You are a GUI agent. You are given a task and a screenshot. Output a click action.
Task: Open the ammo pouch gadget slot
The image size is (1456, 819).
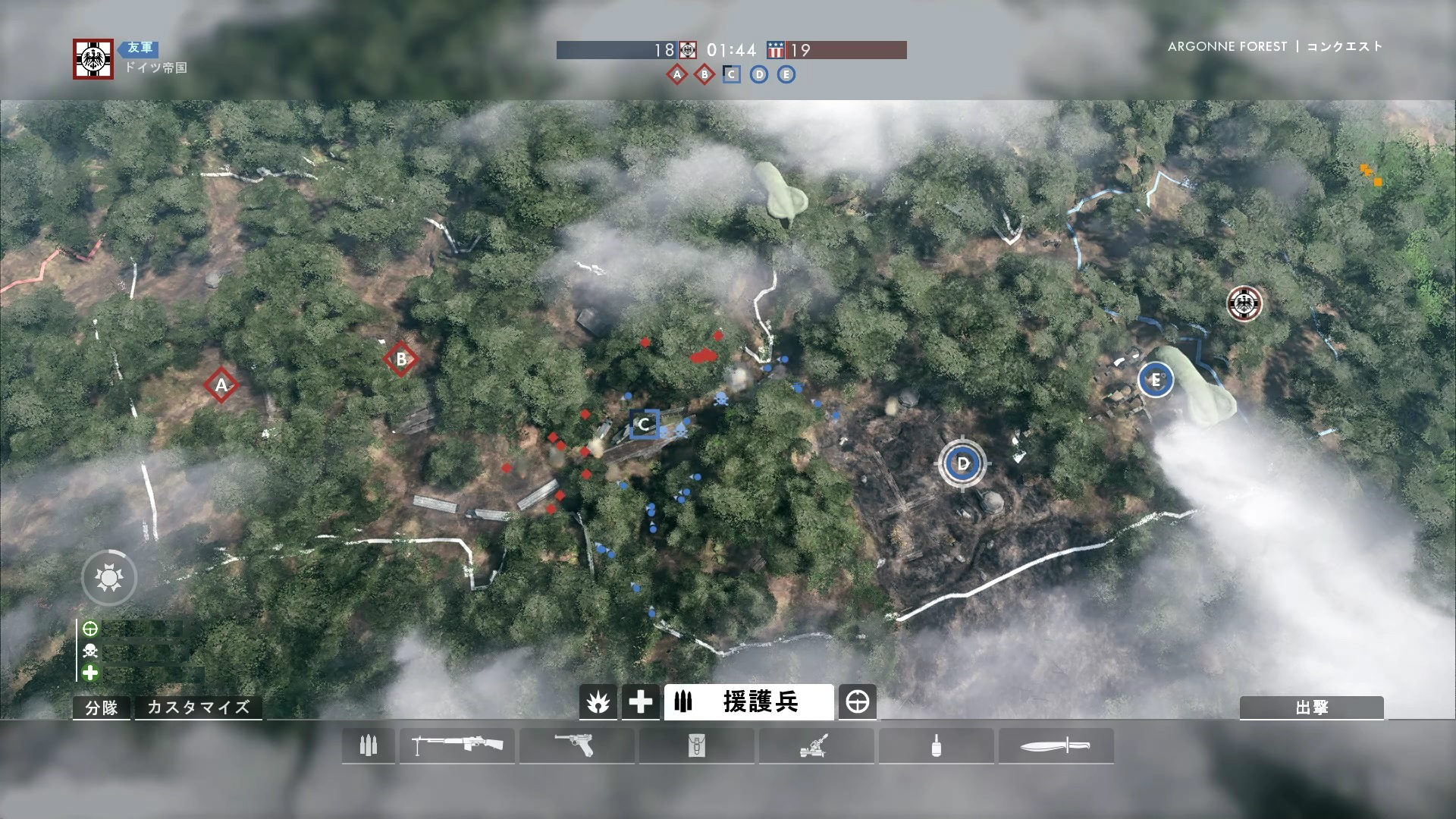pyautogui.click(x=696, y=746)
